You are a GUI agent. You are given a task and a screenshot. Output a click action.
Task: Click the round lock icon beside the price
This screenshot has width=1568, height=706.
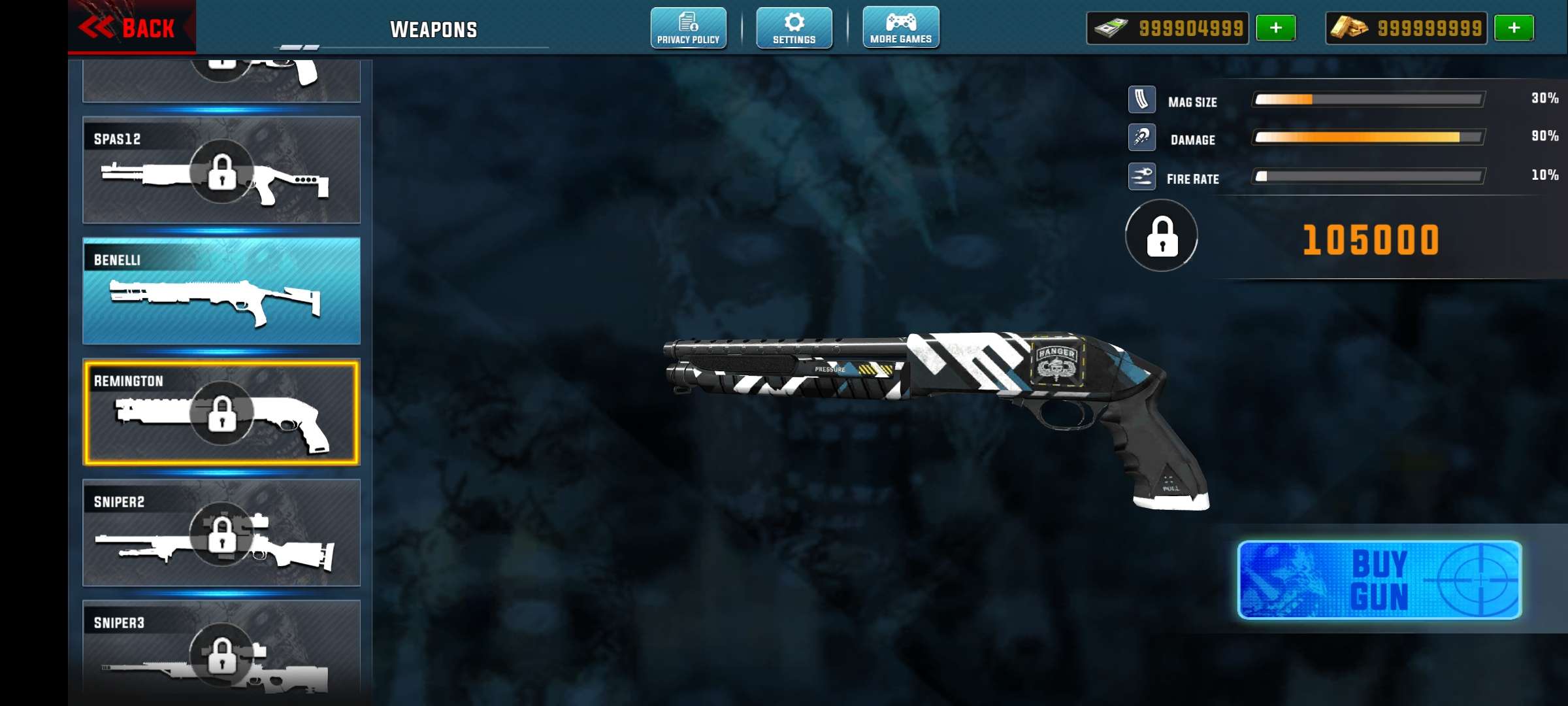pos(1162,236)
